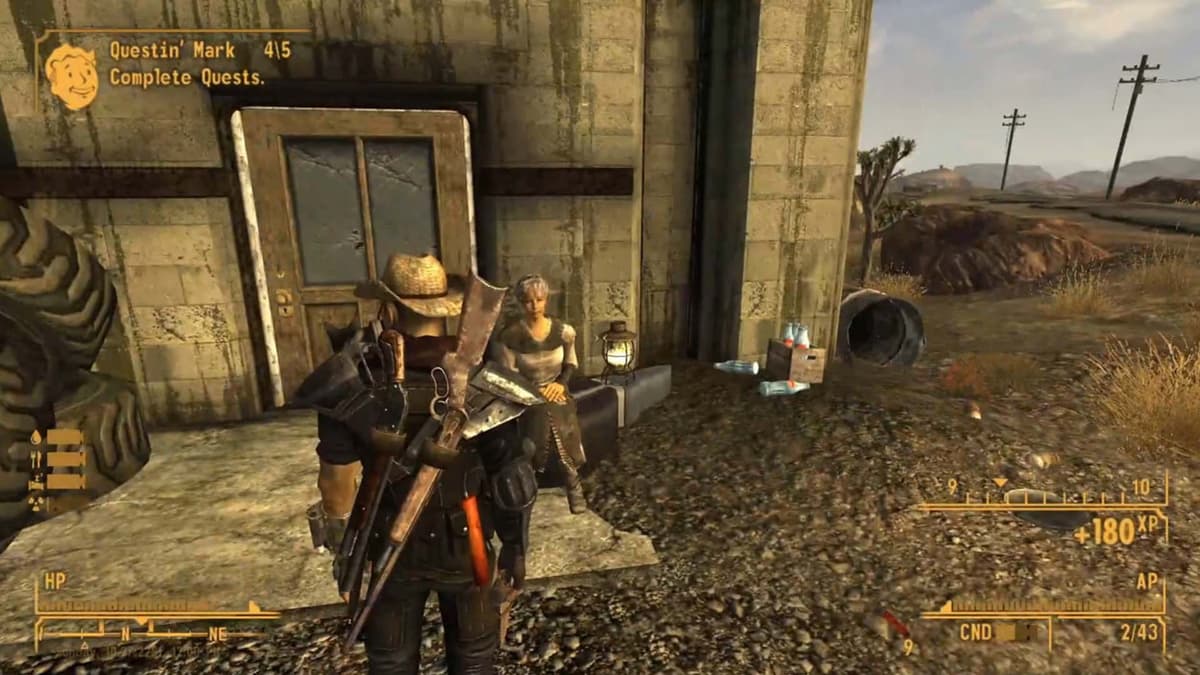Screen dimensions: 1200x675
Task: Open the Questin' Mark challenge notification
Action: tap(188, 63)
